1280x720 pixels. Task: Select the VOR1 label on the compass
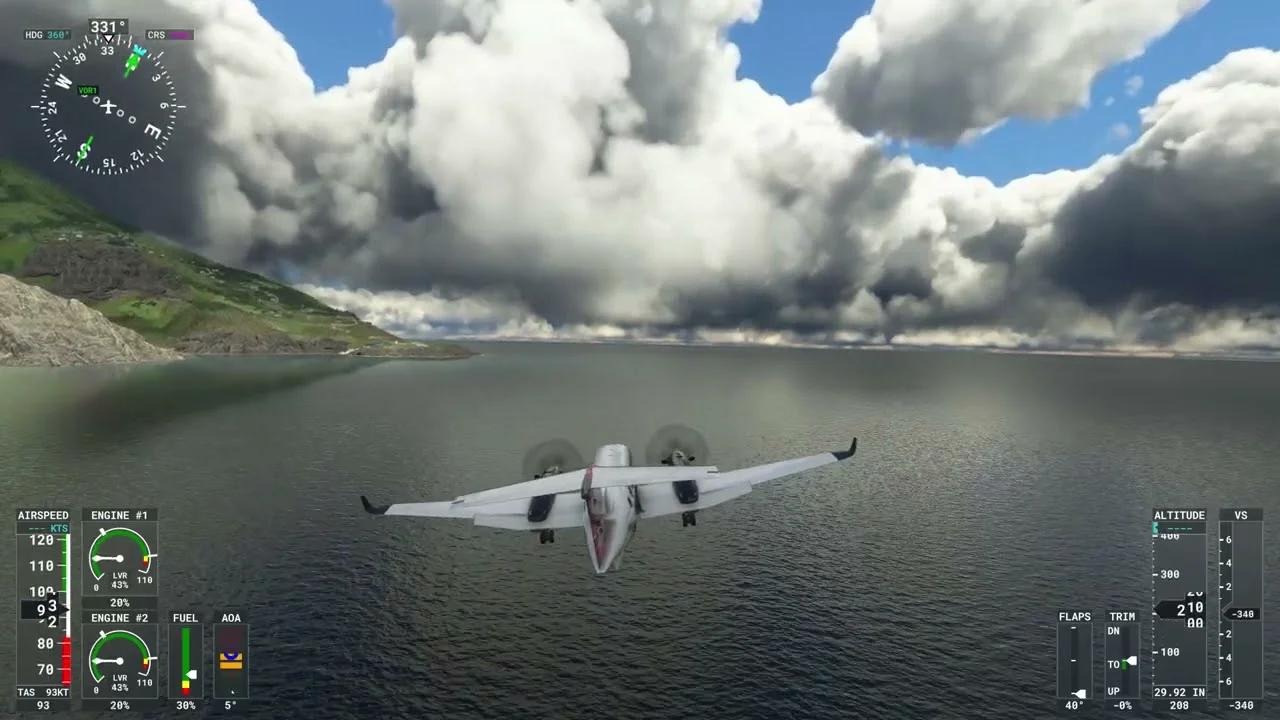click(86, 90)
